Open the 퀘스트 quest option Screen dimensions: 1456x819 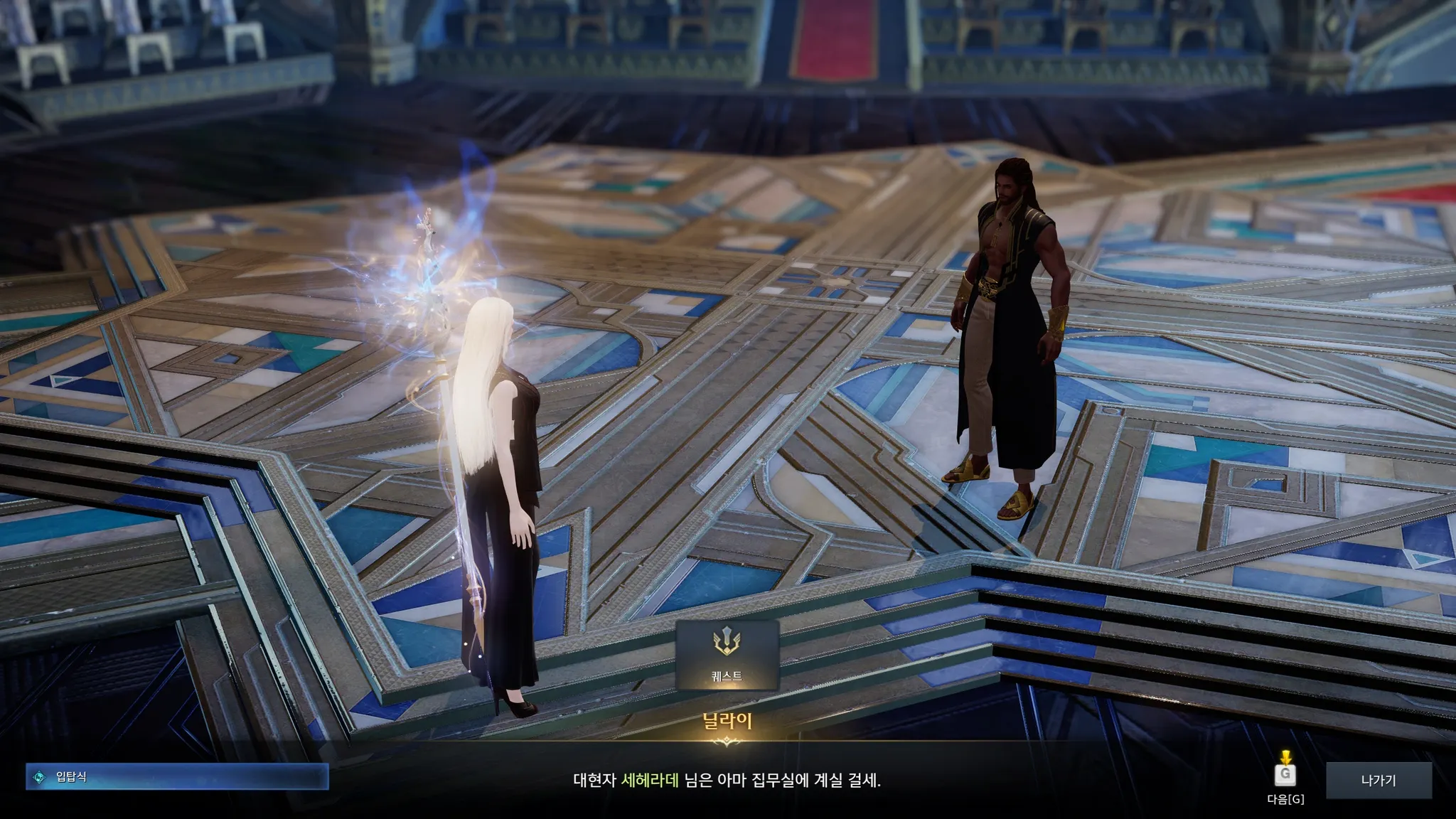[x=727, y=655]
